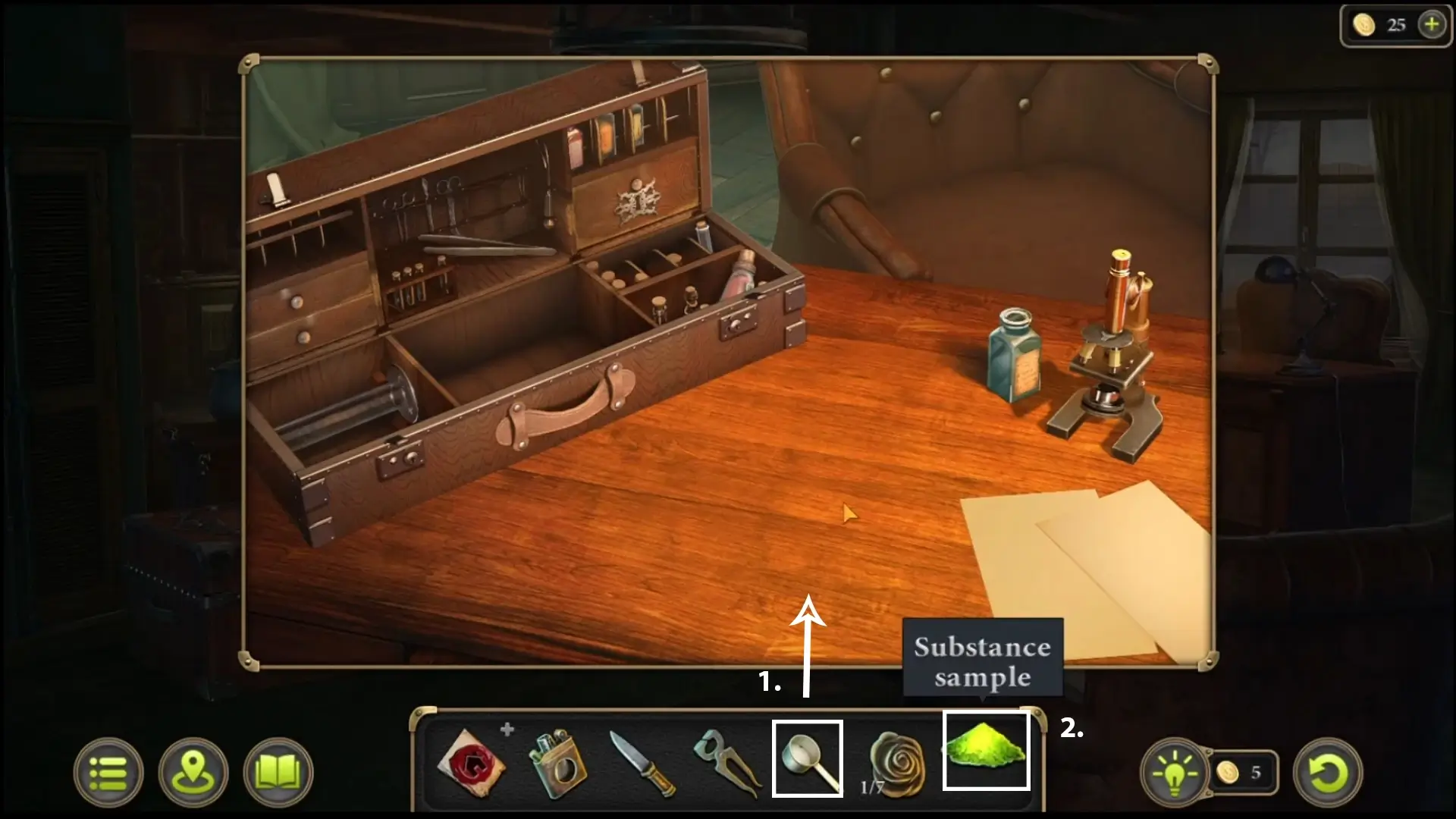Select the red wax seal letter
The height and width of the screenshot is (819, 1456).
click(471, 762)
